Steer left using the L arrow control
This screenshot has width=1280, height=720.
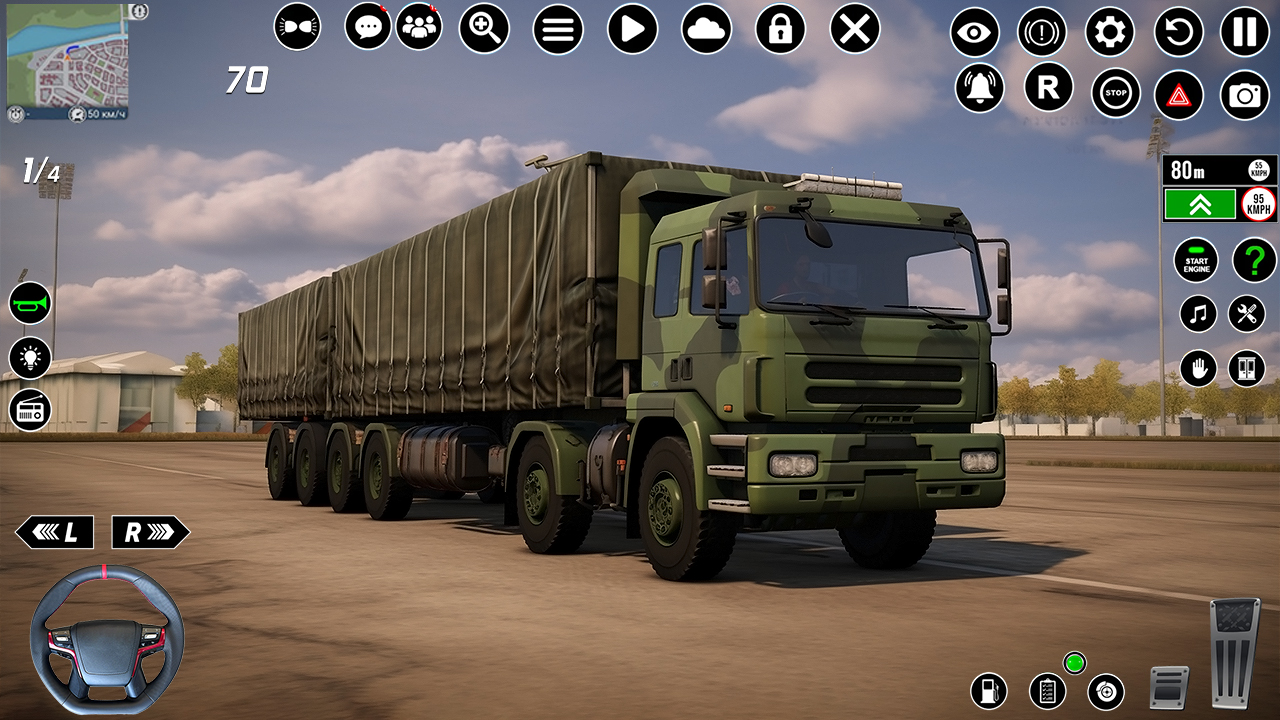(55, 531)
